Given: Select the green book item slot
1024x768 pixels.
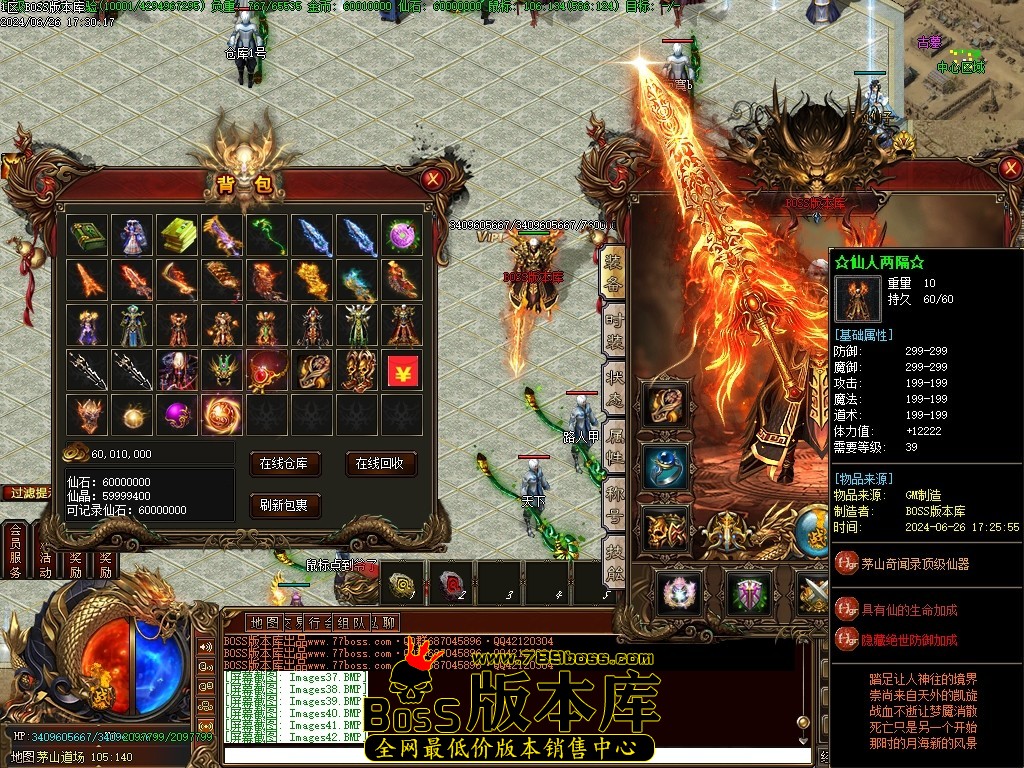Looking at the screenshot, I should (88, 235).
